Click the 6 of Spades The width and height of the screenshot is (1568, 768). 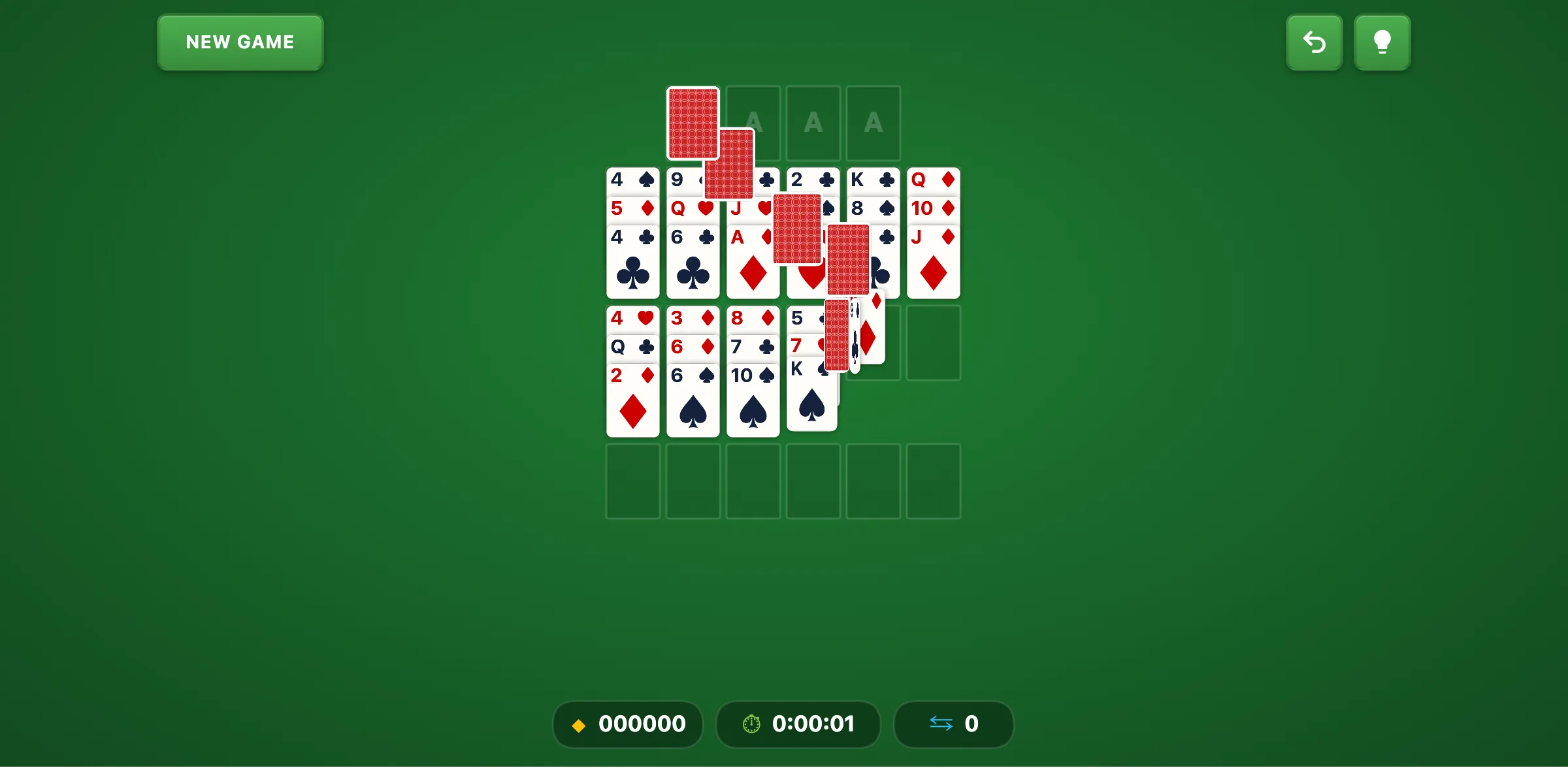[x=693, y=402]
